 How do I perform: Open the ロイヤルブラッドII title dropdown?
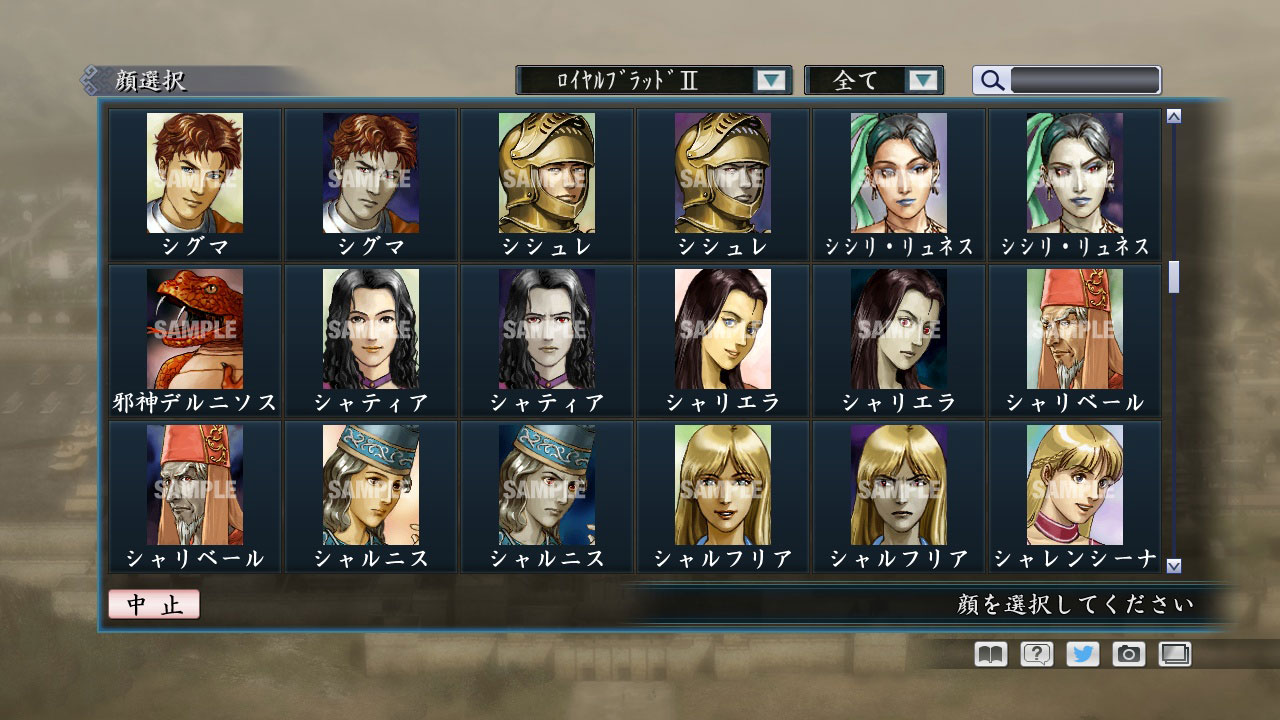coord(769,80)
